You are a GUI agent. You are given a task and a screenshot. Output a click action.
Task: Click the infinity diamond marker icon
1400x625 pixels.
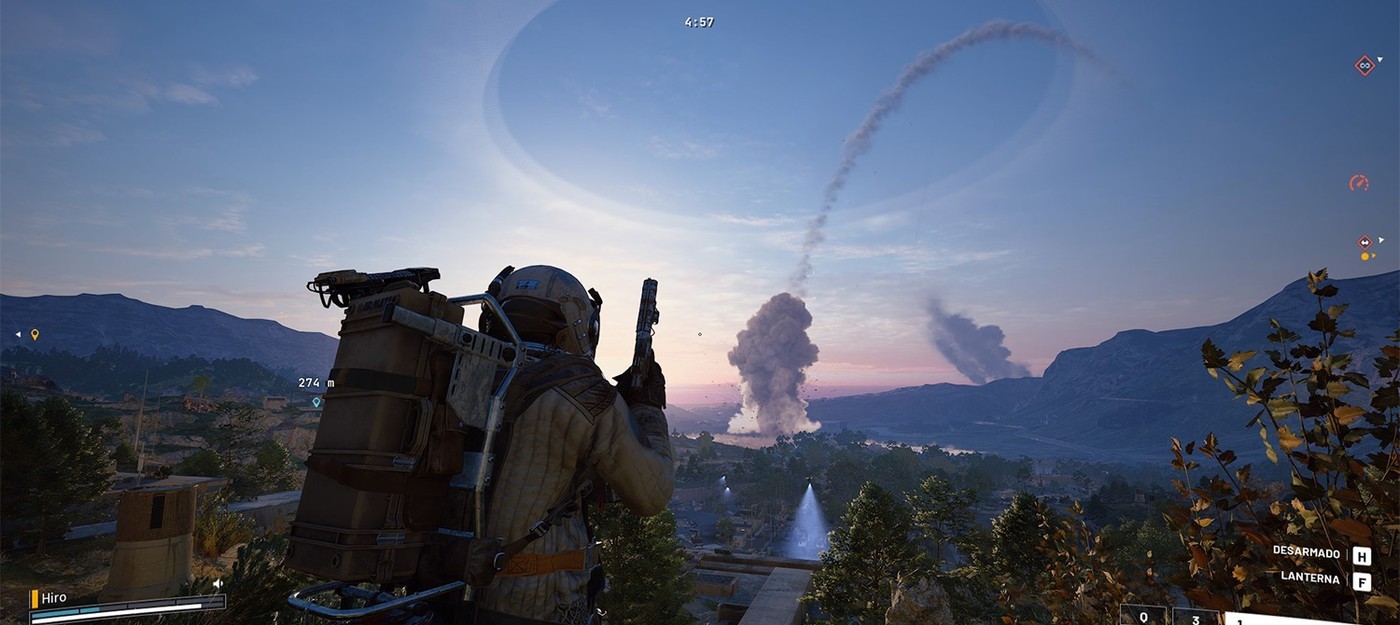[x=1364, y=65]
